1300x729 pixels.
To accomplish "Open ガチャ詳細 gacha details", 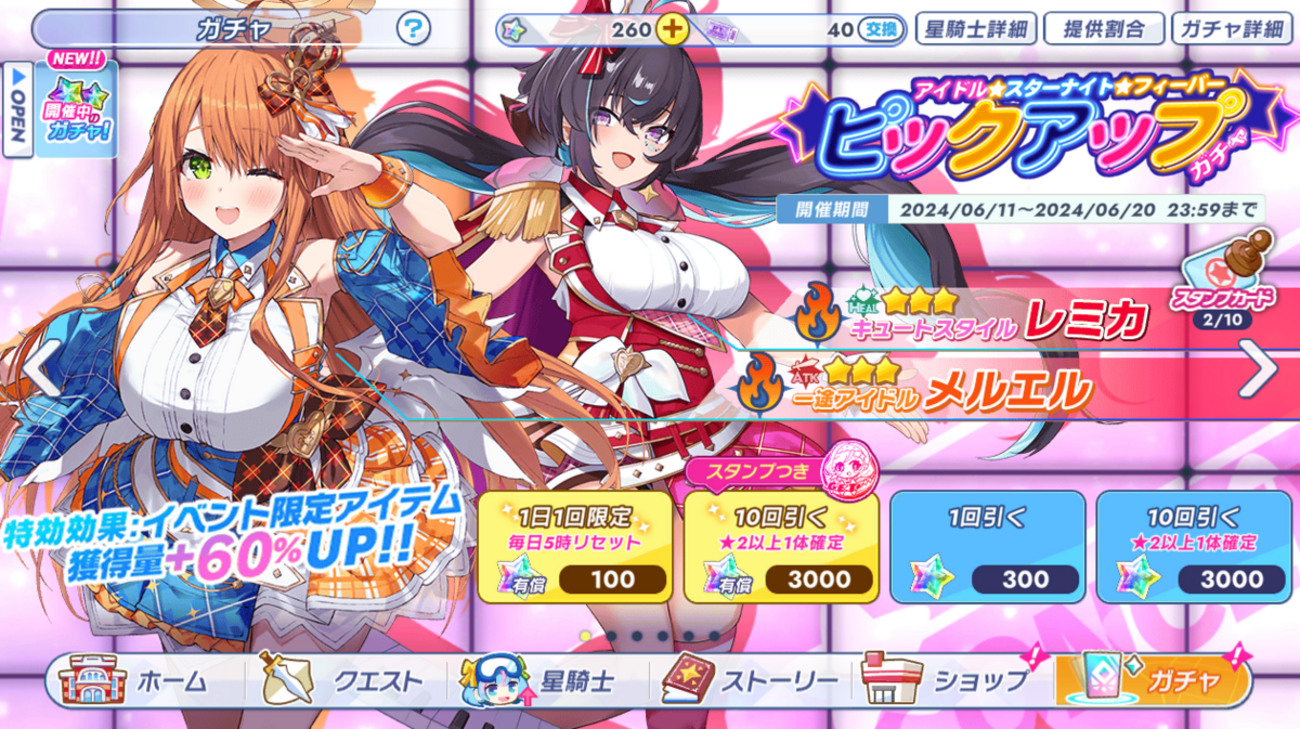I will coord(1231,28).
